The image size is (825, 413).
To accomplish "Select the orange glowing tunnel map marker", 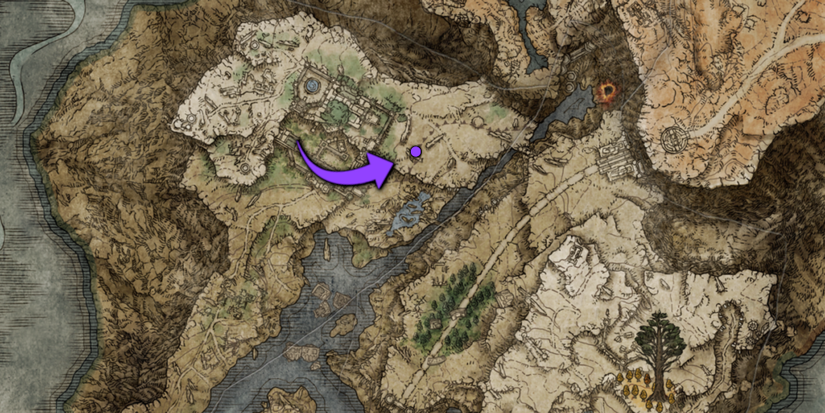I will tap(605, 95).
